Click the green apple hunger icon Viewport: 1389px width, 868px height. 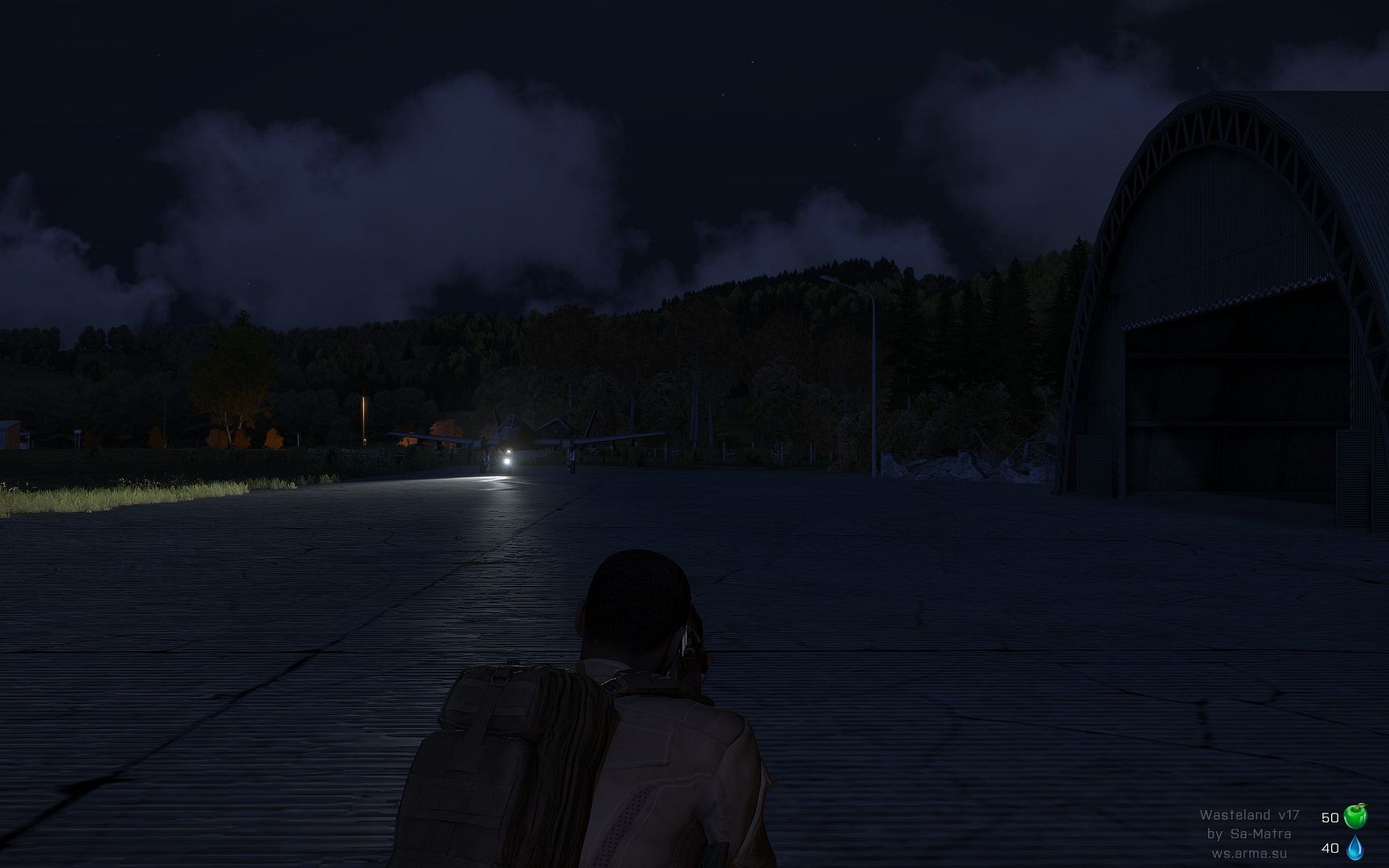coord(1355,817)
